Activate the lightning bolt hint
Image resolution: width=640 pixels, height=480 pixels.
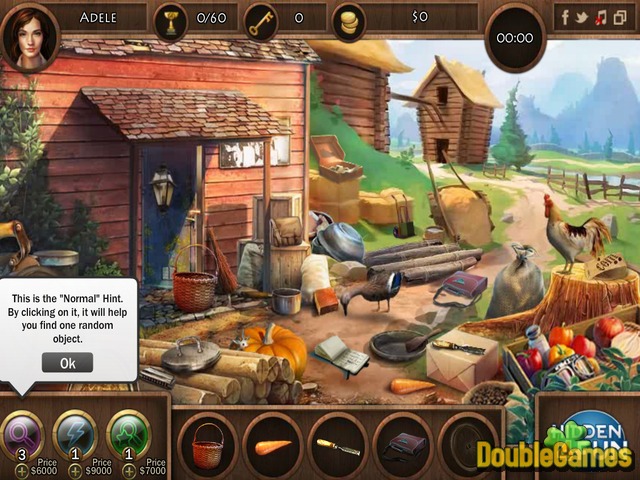pos(74,433)
